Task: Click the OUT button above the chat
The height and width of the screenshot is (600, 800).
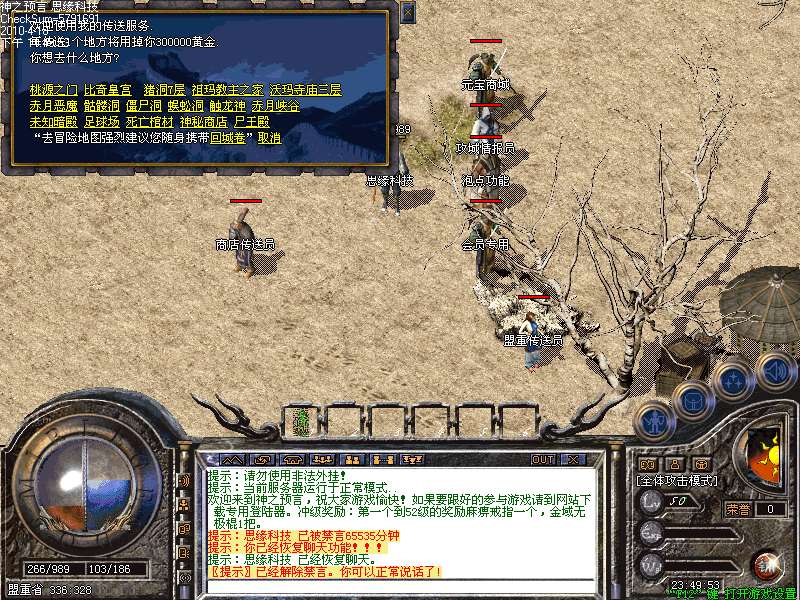Action: click(x=543, y=460)
